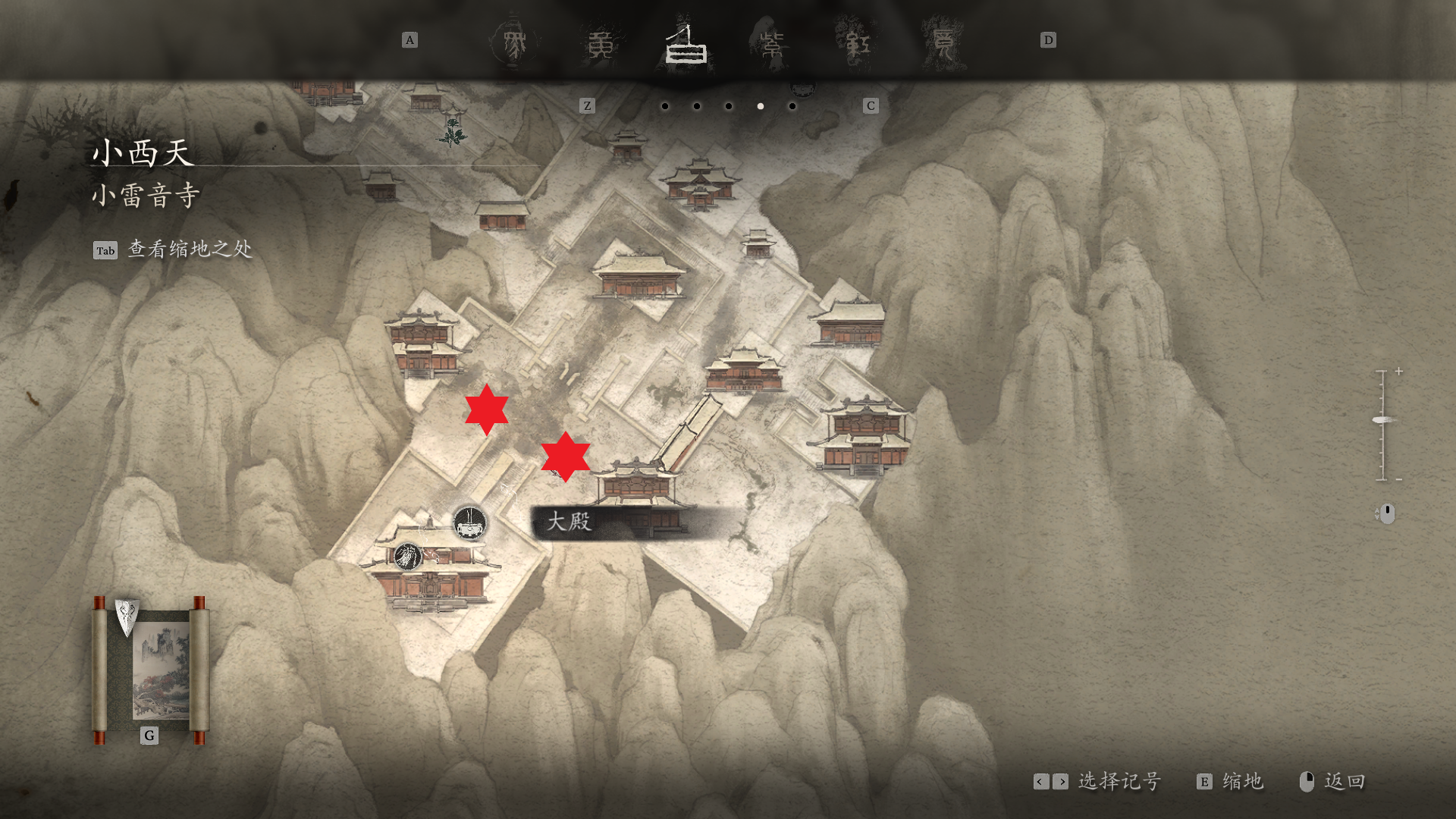The image size is (1456, 819).
Task: Choose the last chapter tab after 红
Action: click(943, 45)
